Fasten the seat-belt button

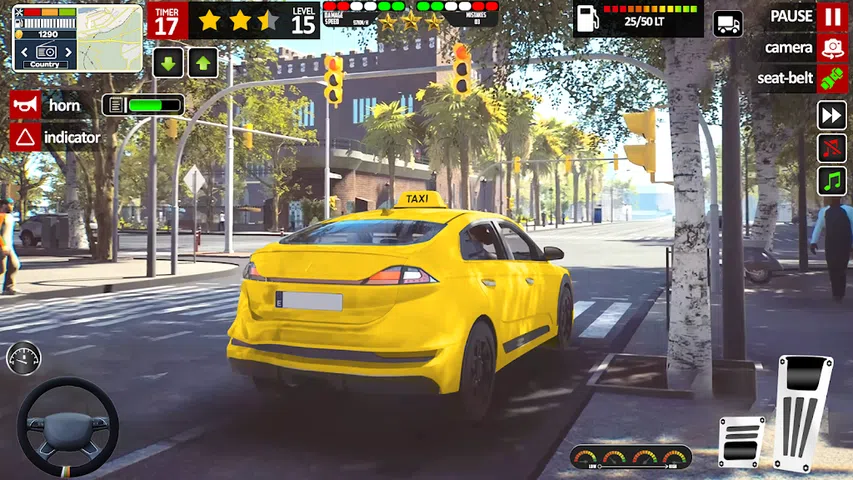point(831,79)
